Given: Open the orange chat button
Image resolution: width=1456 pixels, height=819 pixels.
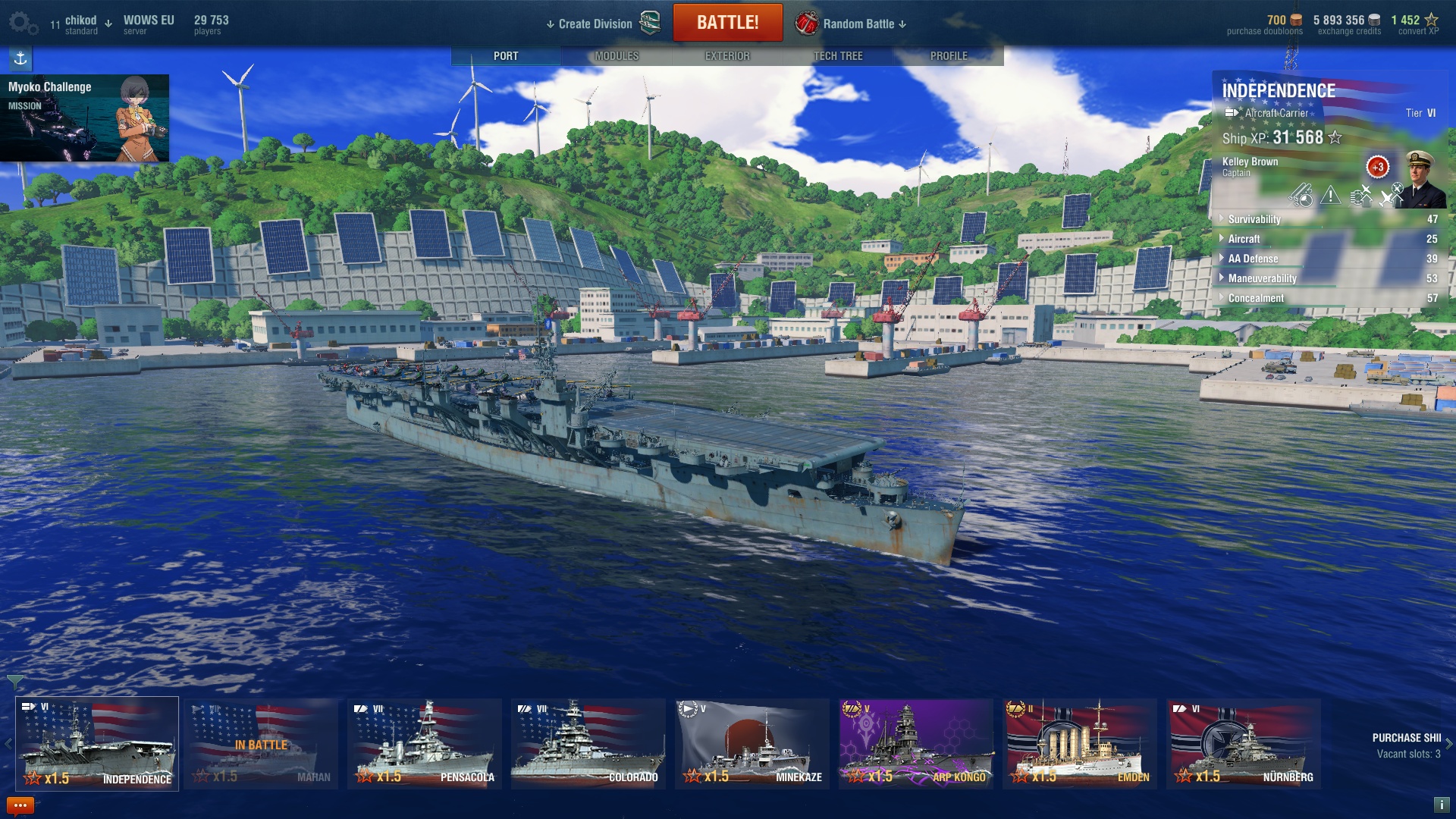Looking at the screenshot, I should click(x=20, y=805).
